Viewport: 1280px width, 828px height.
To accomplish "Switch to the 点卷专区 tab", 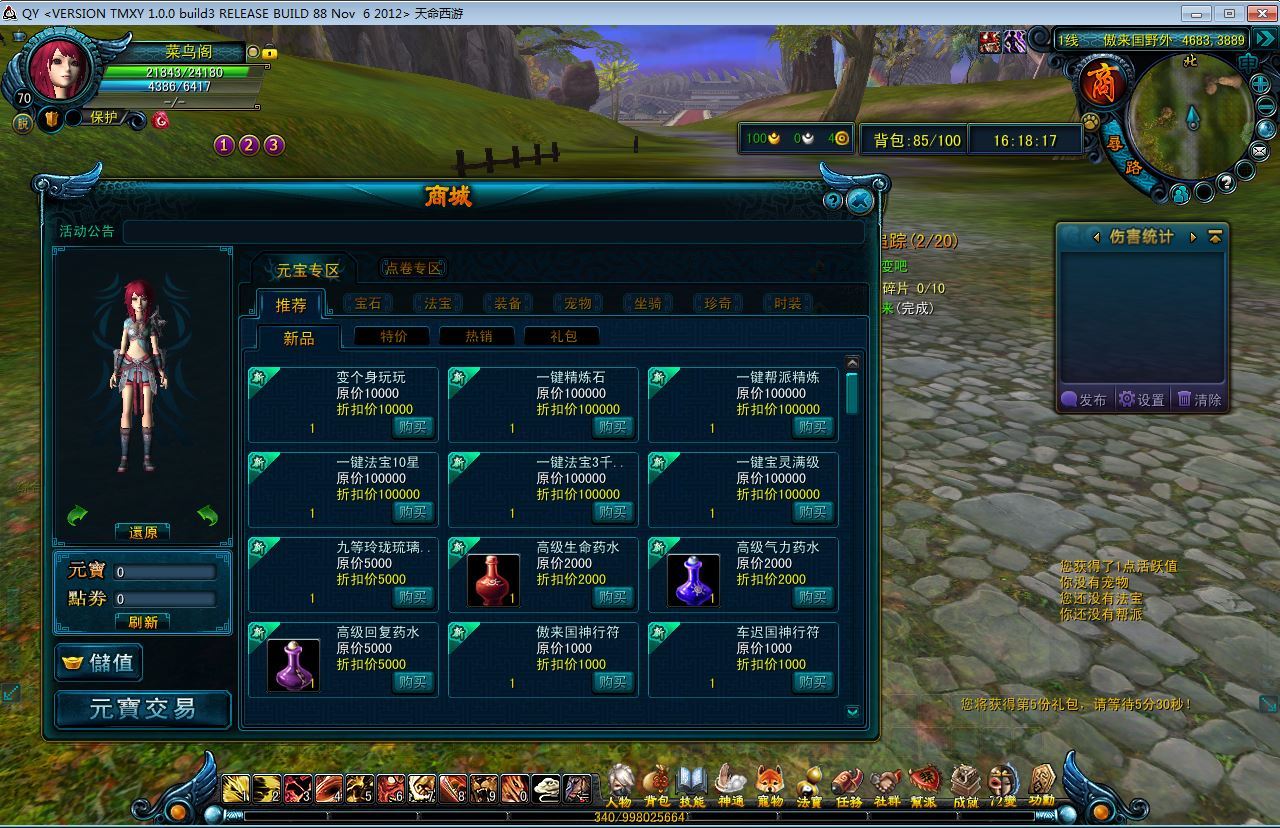I will [x=413, y=268].
